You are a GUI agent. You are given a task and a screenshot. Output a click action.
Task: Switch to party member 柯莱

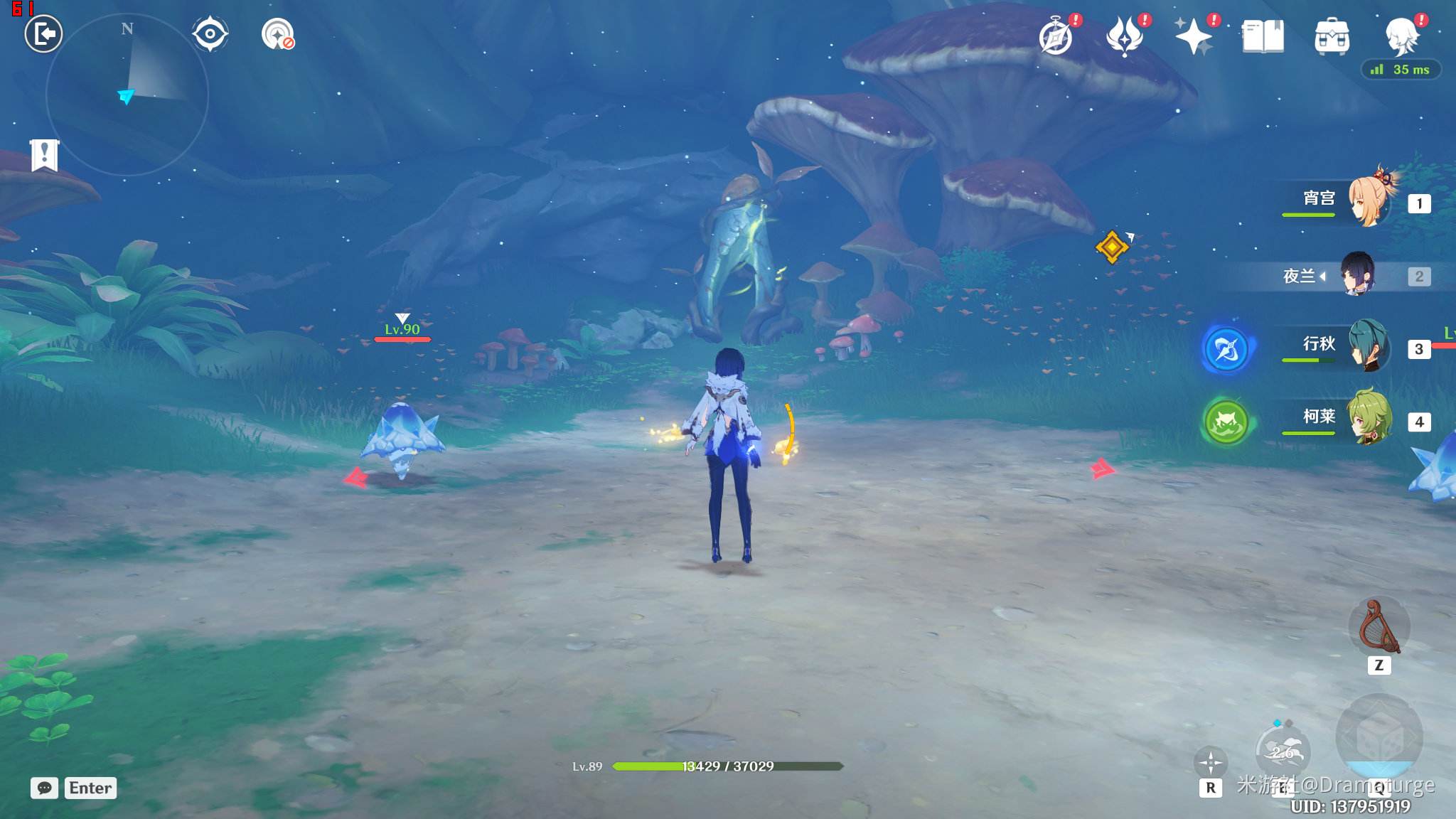1369,419
